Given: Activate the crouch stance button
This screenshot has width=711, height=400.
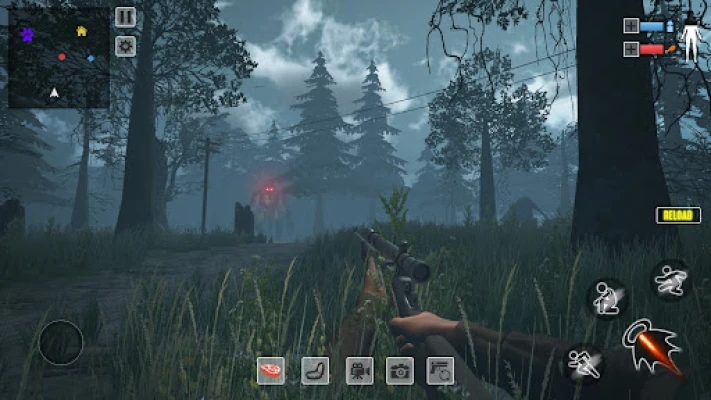Looking at the screenshot, I should [x=606, y=297].
